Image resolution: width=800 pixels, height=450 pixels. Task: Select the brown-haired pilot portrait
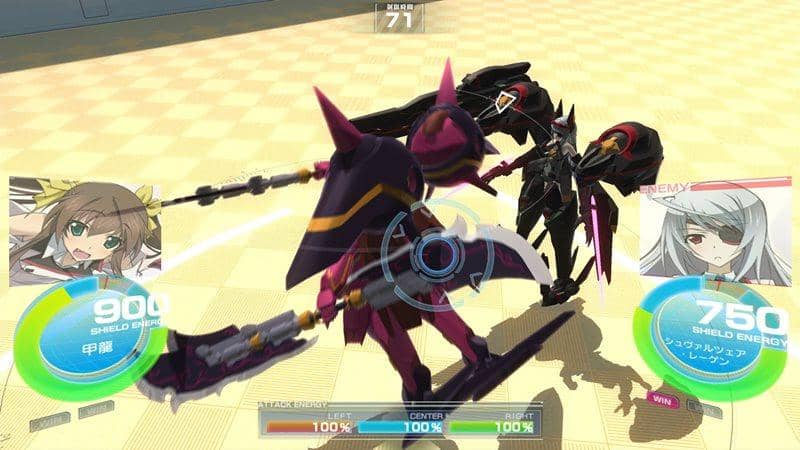tap(83, 228)
